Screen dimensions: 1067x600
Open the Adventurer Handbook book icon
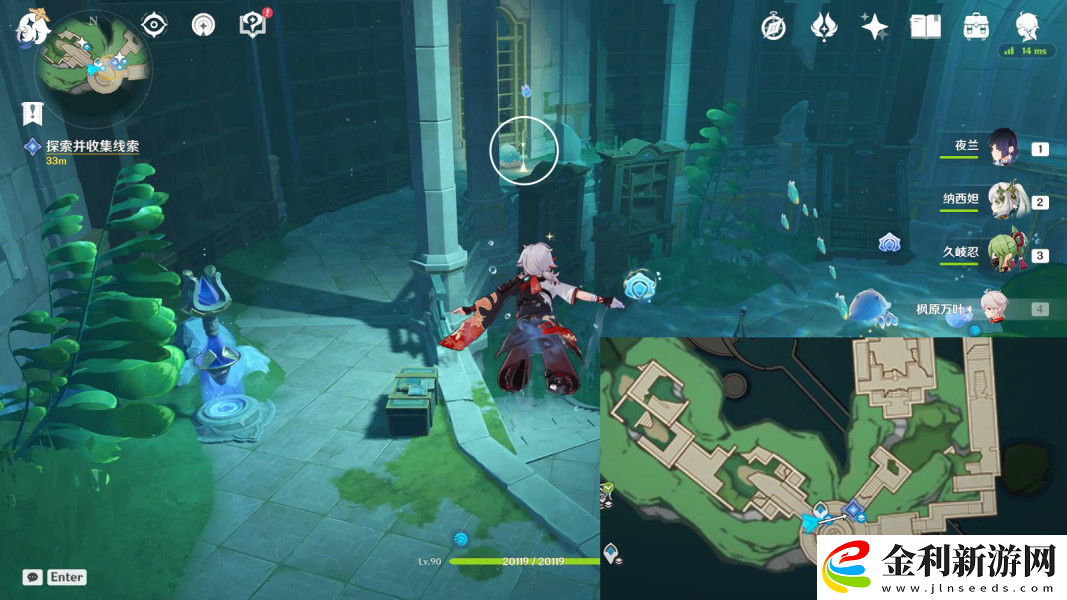pyautogui.click(x=925, y=27)
